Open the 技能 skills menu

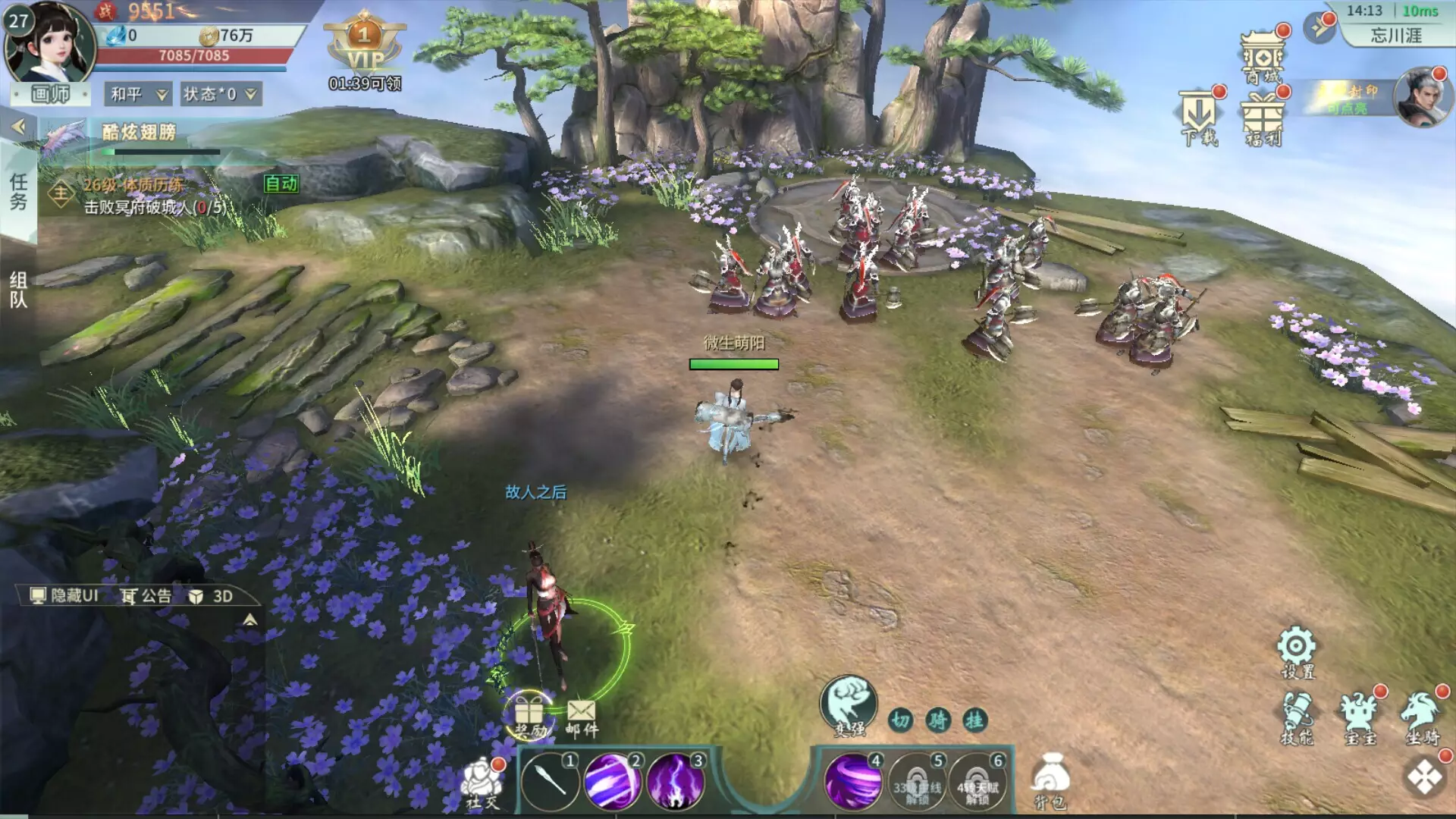(1297, 717)
